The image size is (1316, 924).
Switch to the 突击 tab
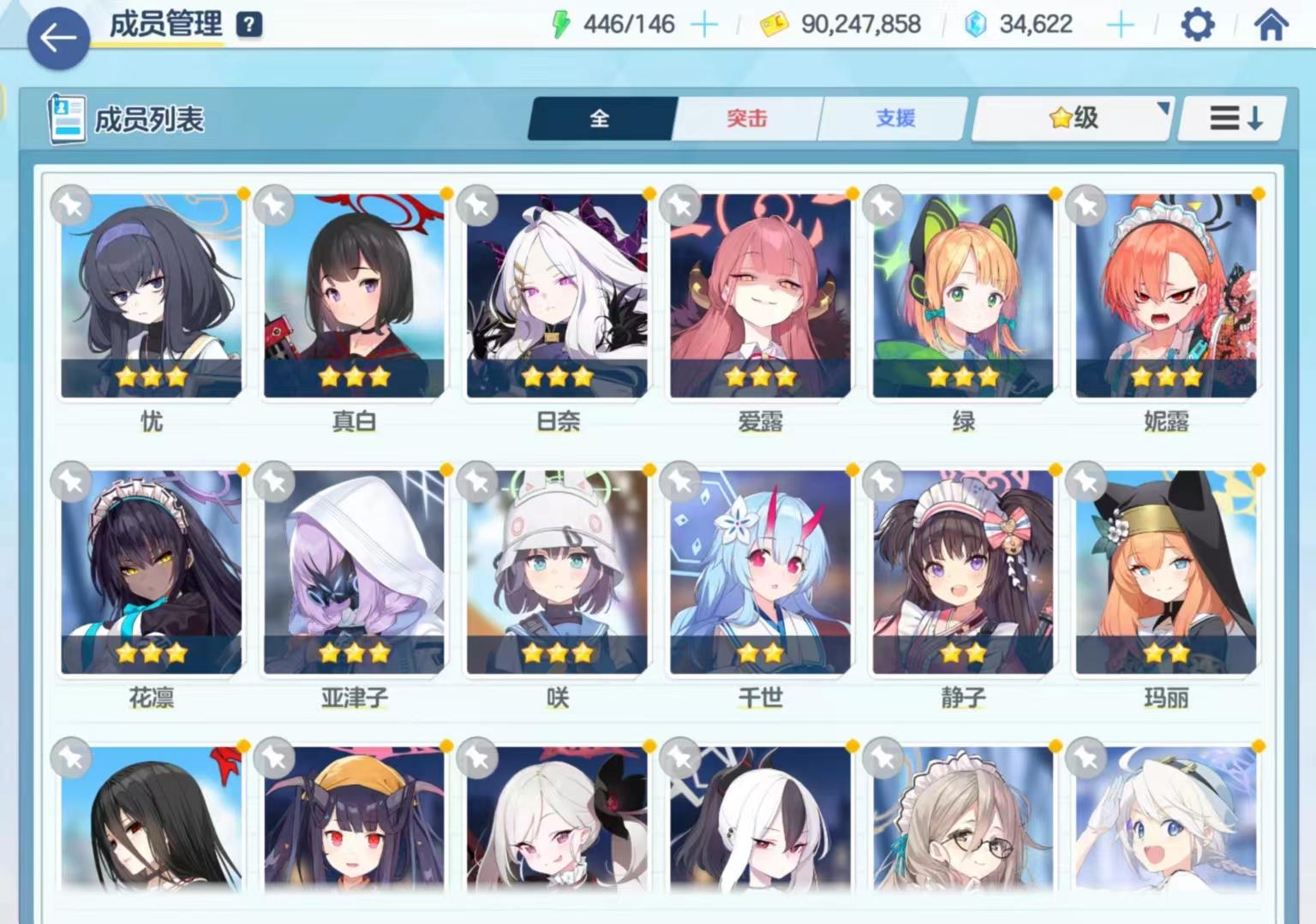click(x=746, y=119)
